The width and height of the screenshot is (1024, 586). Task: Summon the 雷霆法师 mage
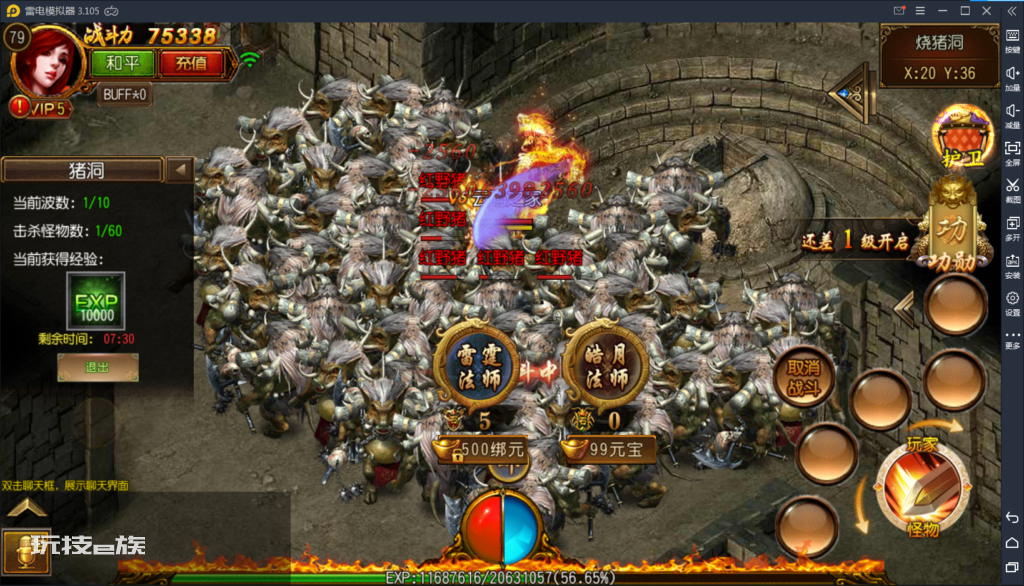tap(477, 362)
